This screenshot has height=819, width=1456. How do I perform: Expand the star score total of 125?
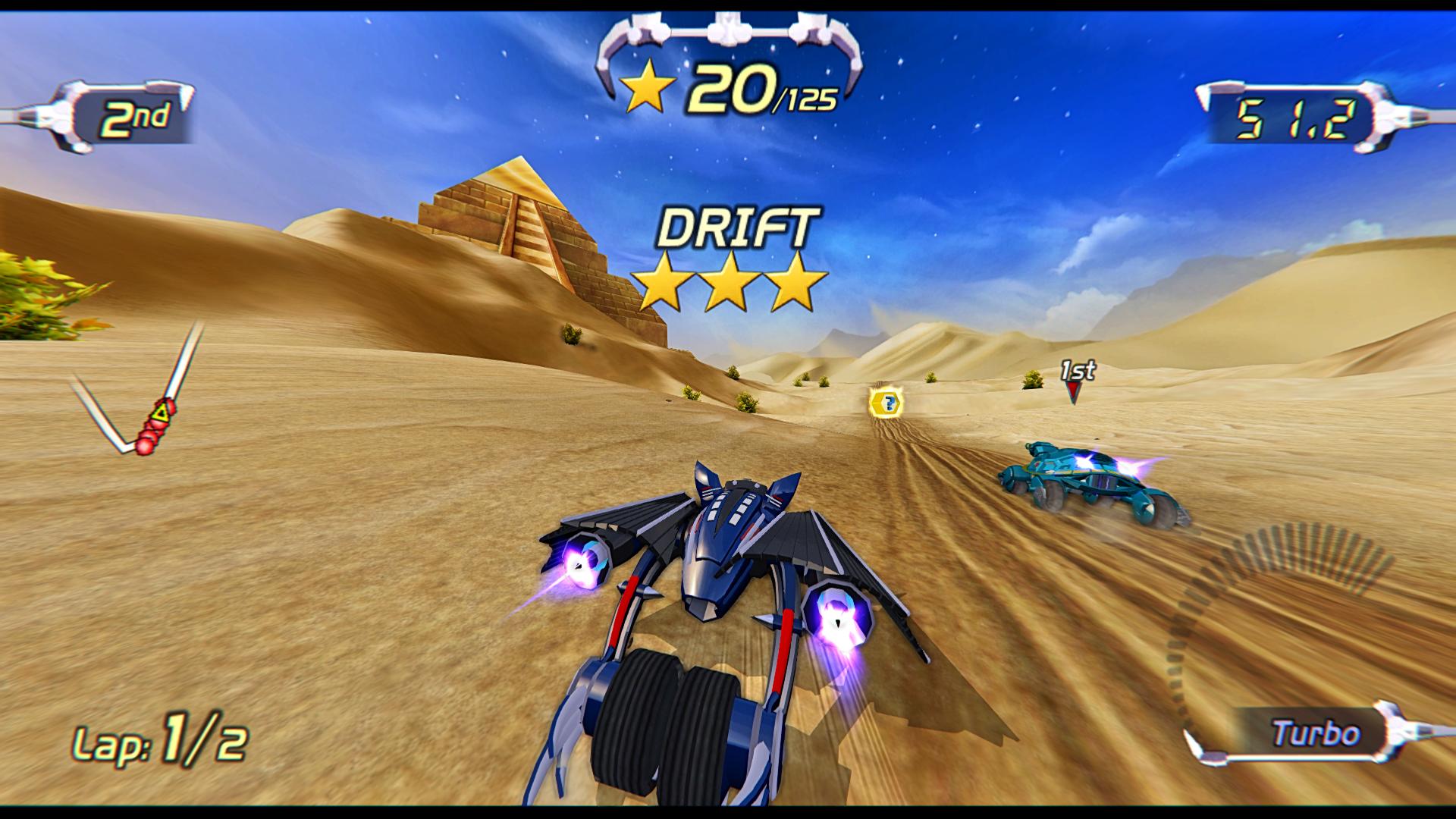coord(806,99)
